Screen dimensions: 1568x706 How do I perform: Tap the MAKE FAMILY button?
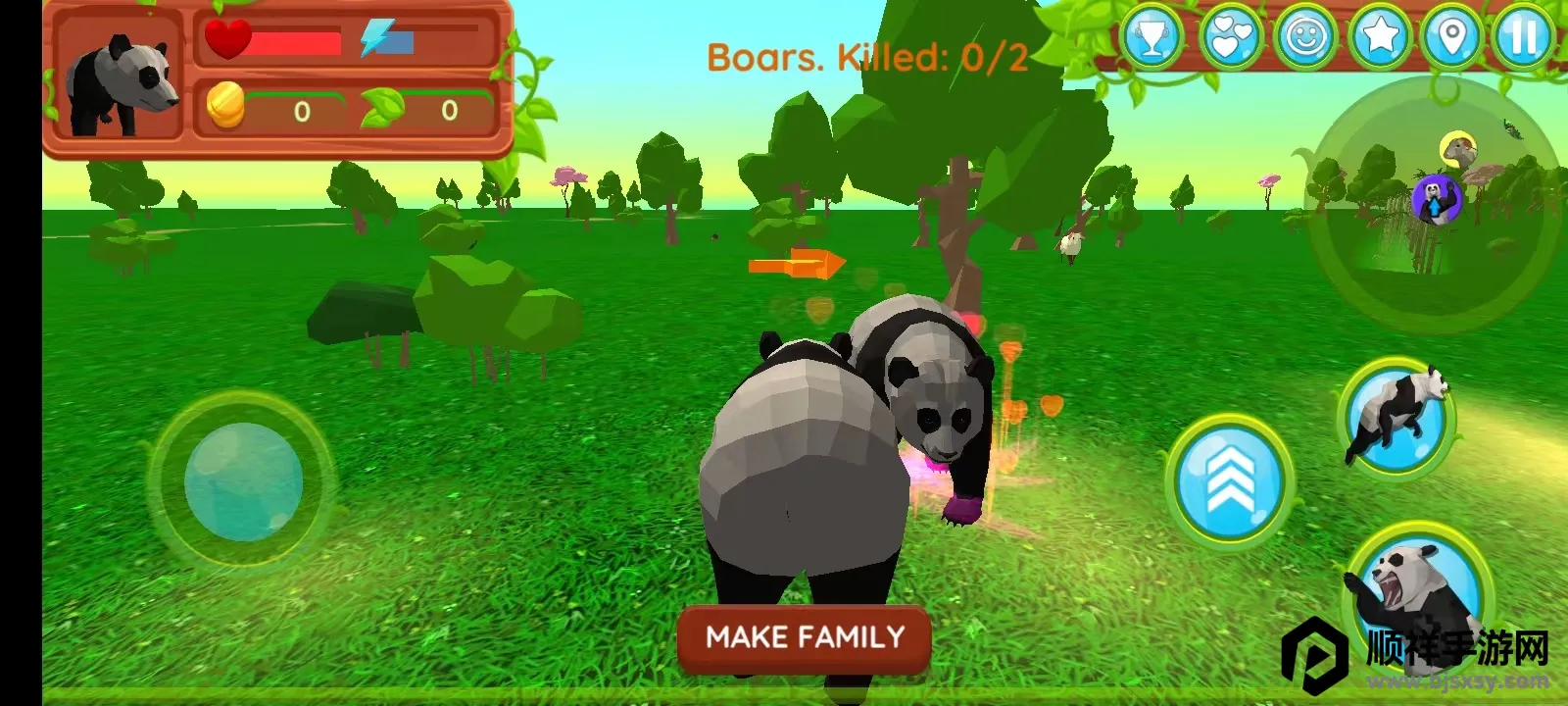tap(805, 638)
